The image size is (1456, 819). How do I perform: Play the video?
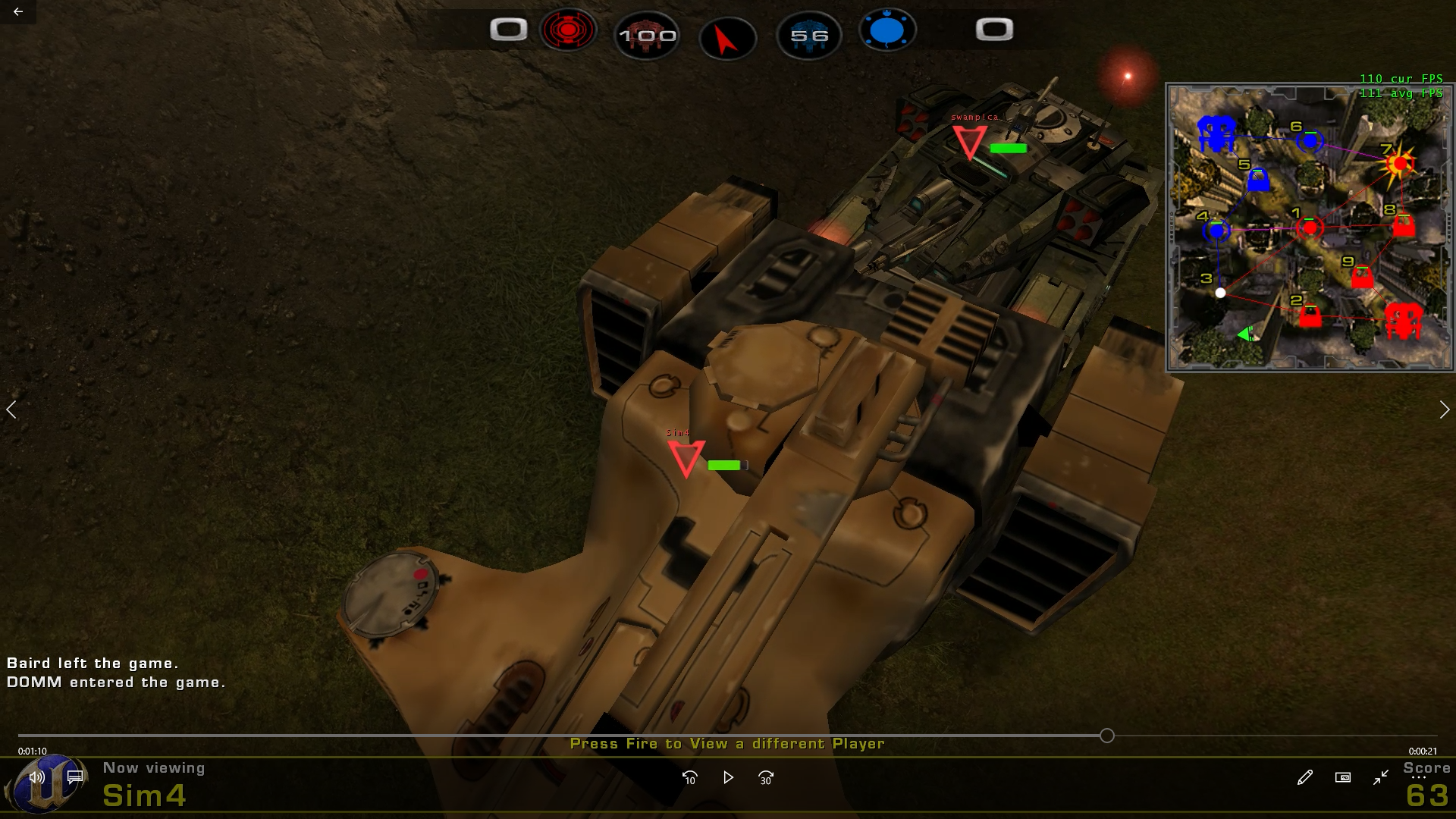[728, 777]
